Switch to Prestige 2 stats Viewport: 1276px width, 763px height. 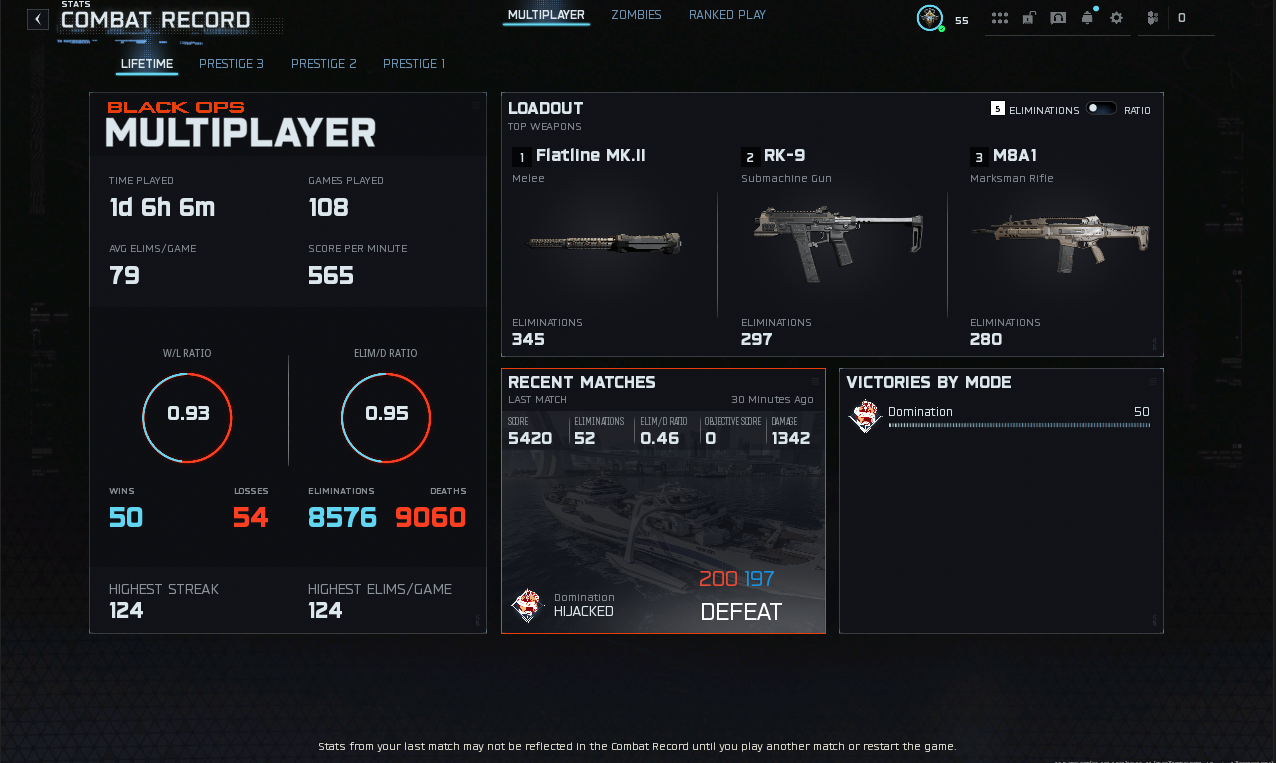point(323,64)
